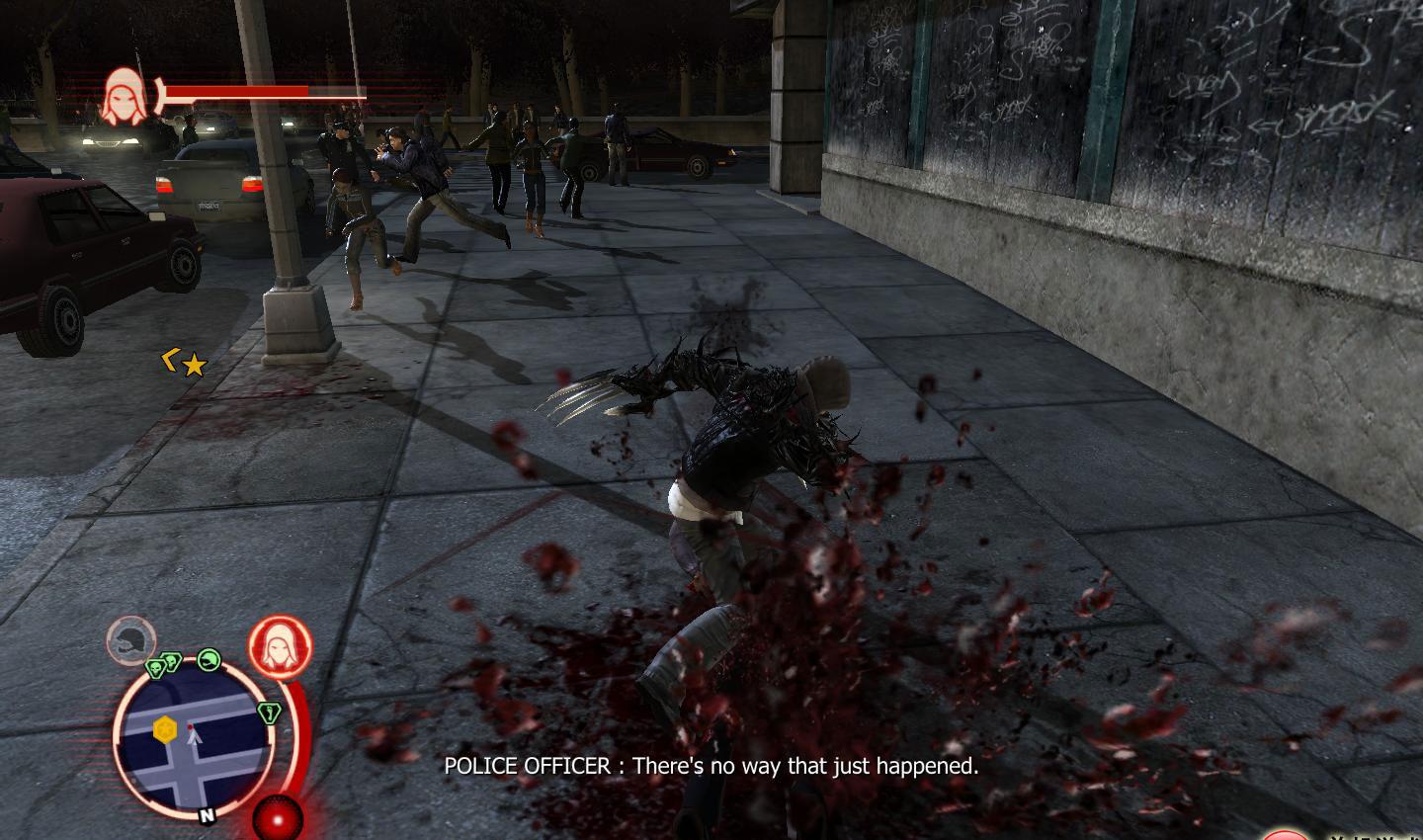The image size is (1423, 840).
Task: Click the grey helmet disguise icon
Action: click(130, 639)
